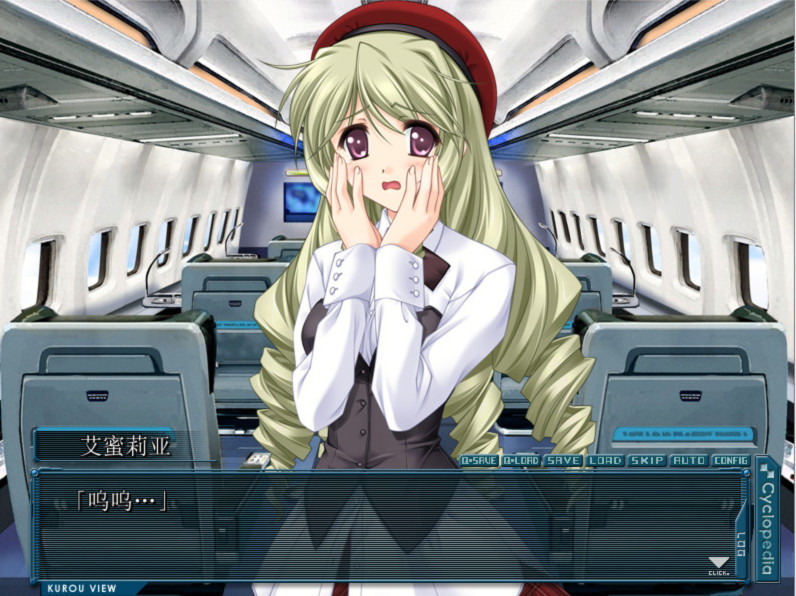Open the CONFIG settings
Image resolution: width=796 pixels, height=596 pixels.
(731, 461)
